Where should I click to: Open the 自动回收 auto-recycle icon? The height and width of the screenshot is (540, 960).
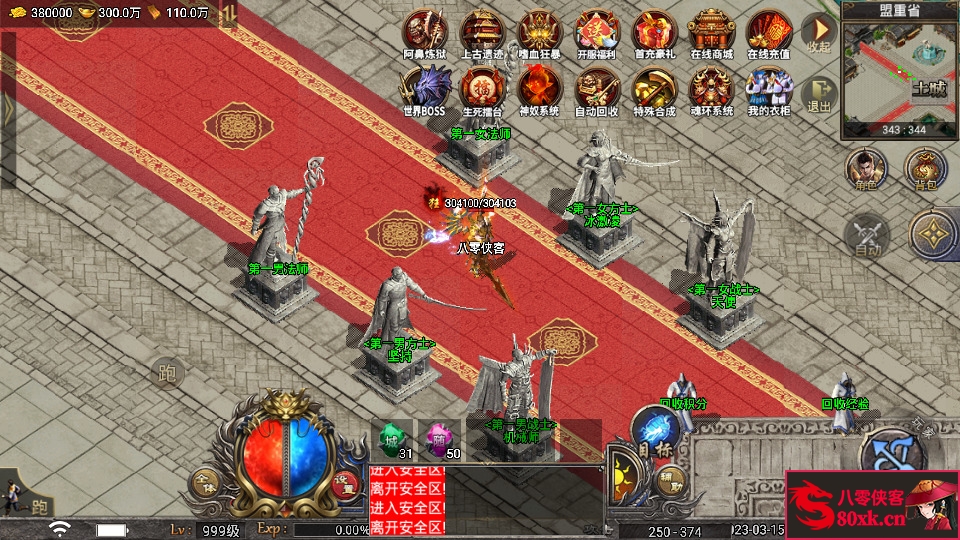pos(597,90)
